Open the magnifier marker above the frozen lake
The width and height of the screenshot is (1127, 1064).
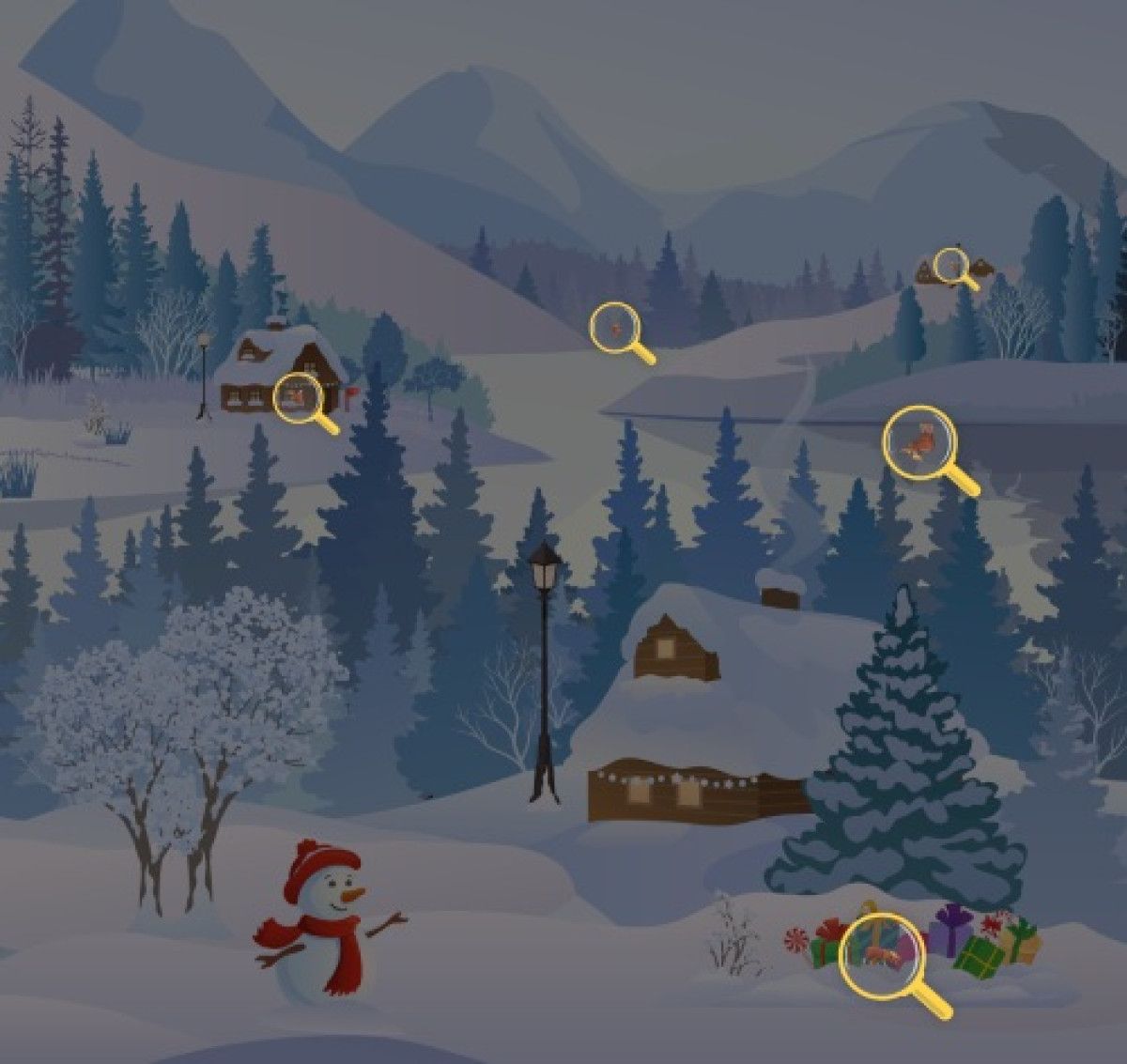tap(919, 443)
